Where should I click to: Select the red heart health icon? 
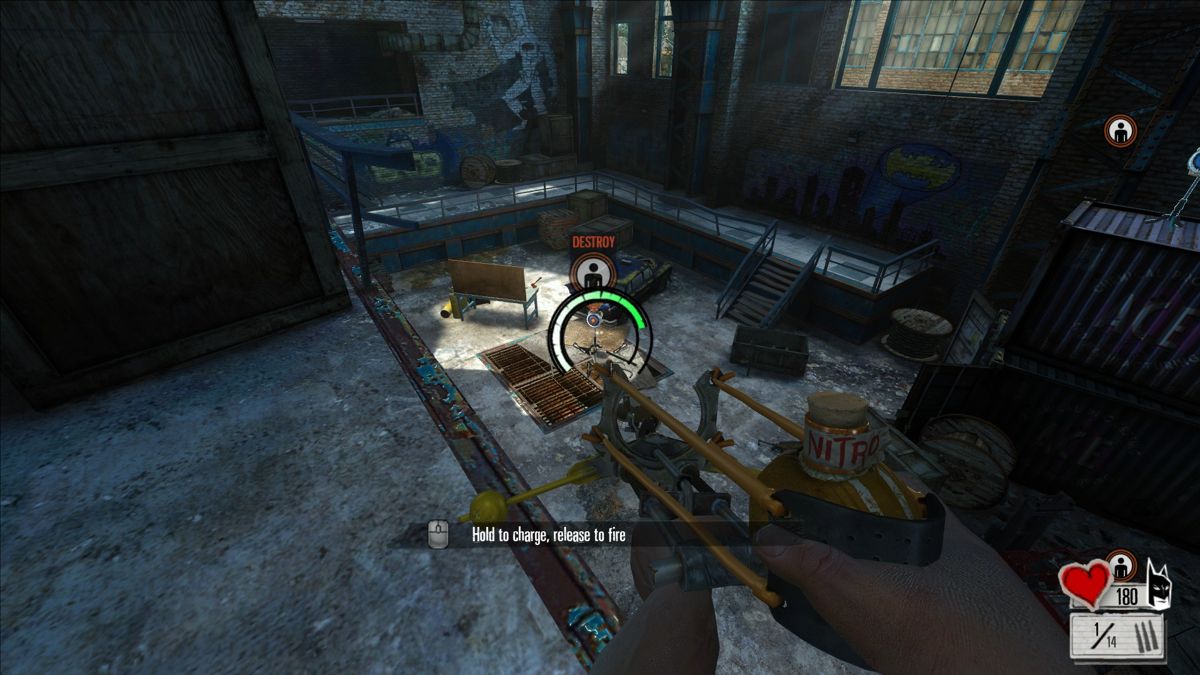(x=1086, y=582)
